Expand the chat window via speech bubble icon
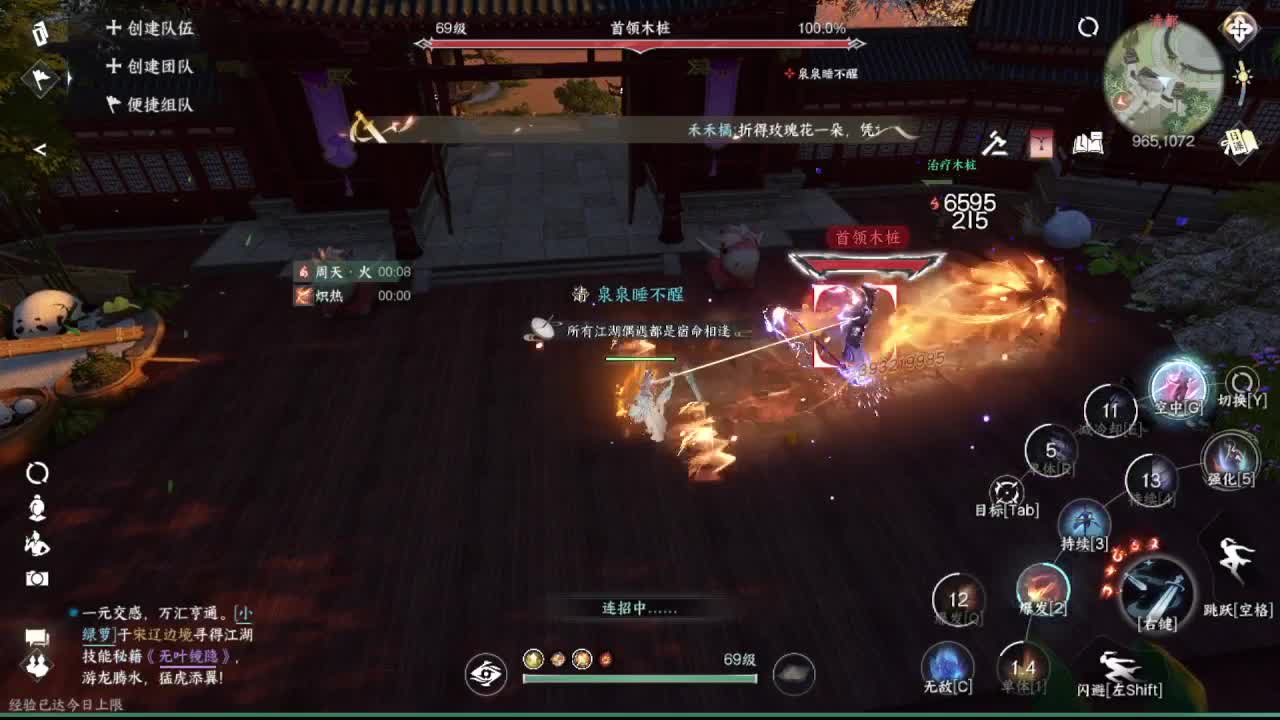The height and width of the screenshot is (720, 1280). point(36,634)
